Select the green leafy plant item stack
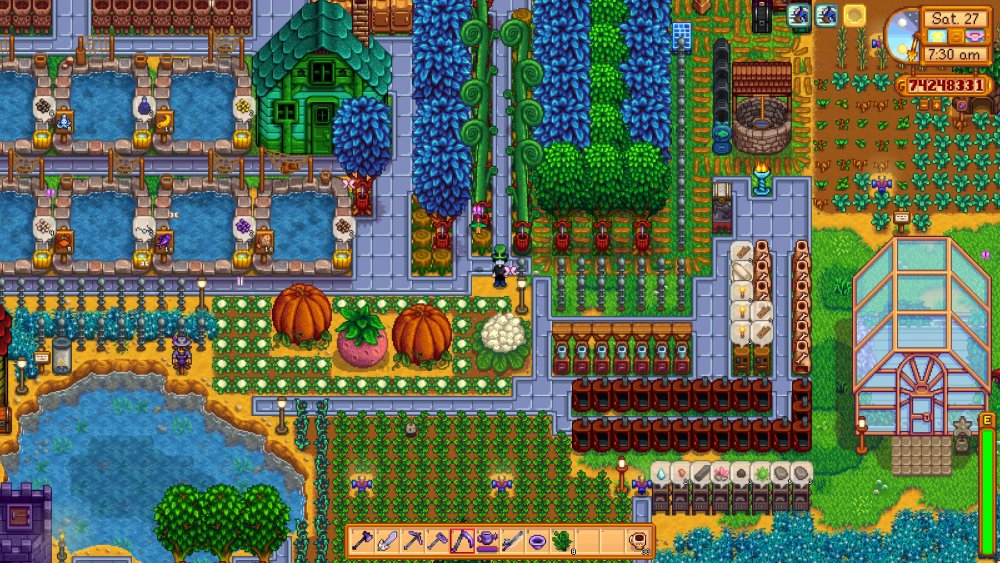 562,541
